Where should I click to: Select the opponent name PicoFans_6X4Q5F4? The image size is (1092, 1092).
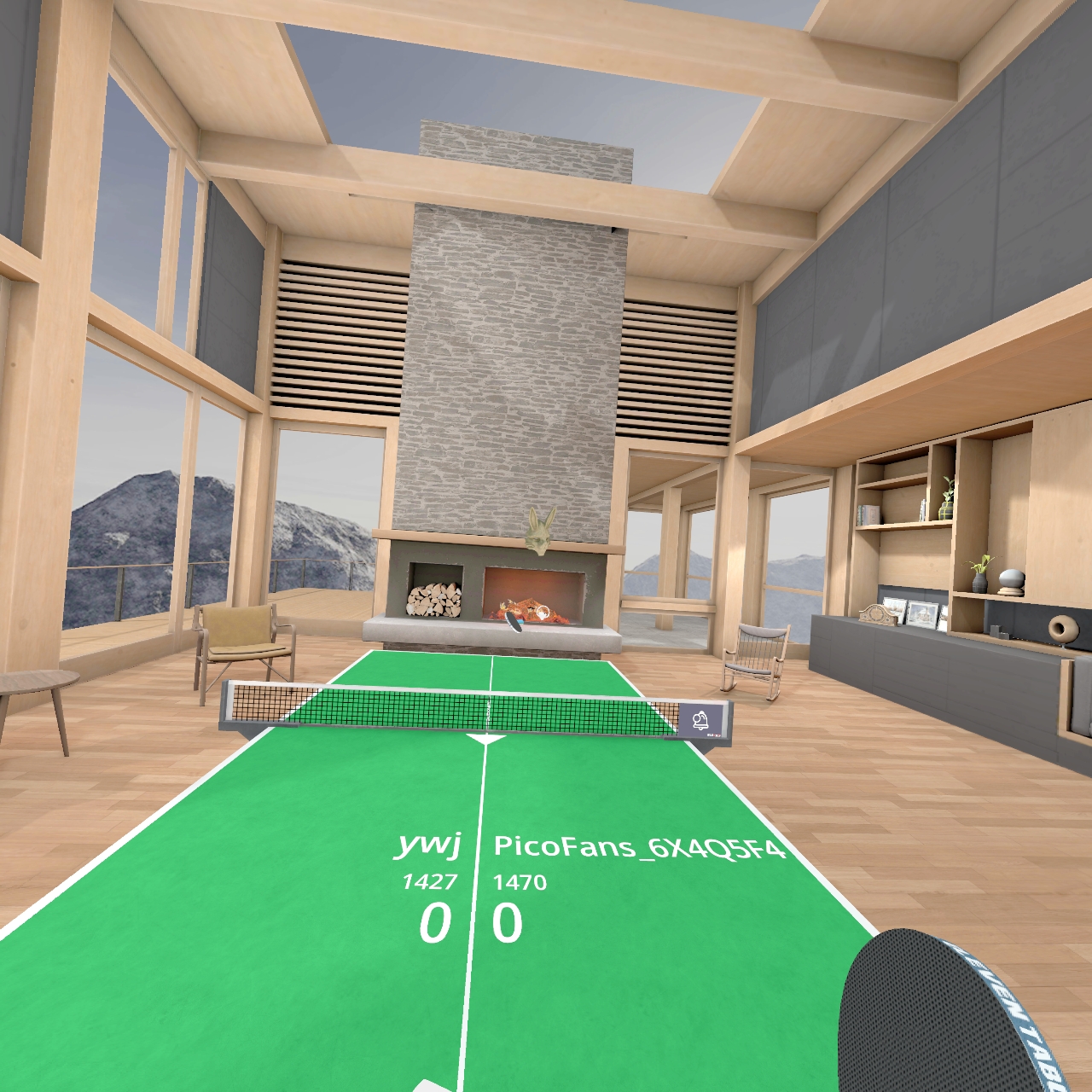[638, 846]
